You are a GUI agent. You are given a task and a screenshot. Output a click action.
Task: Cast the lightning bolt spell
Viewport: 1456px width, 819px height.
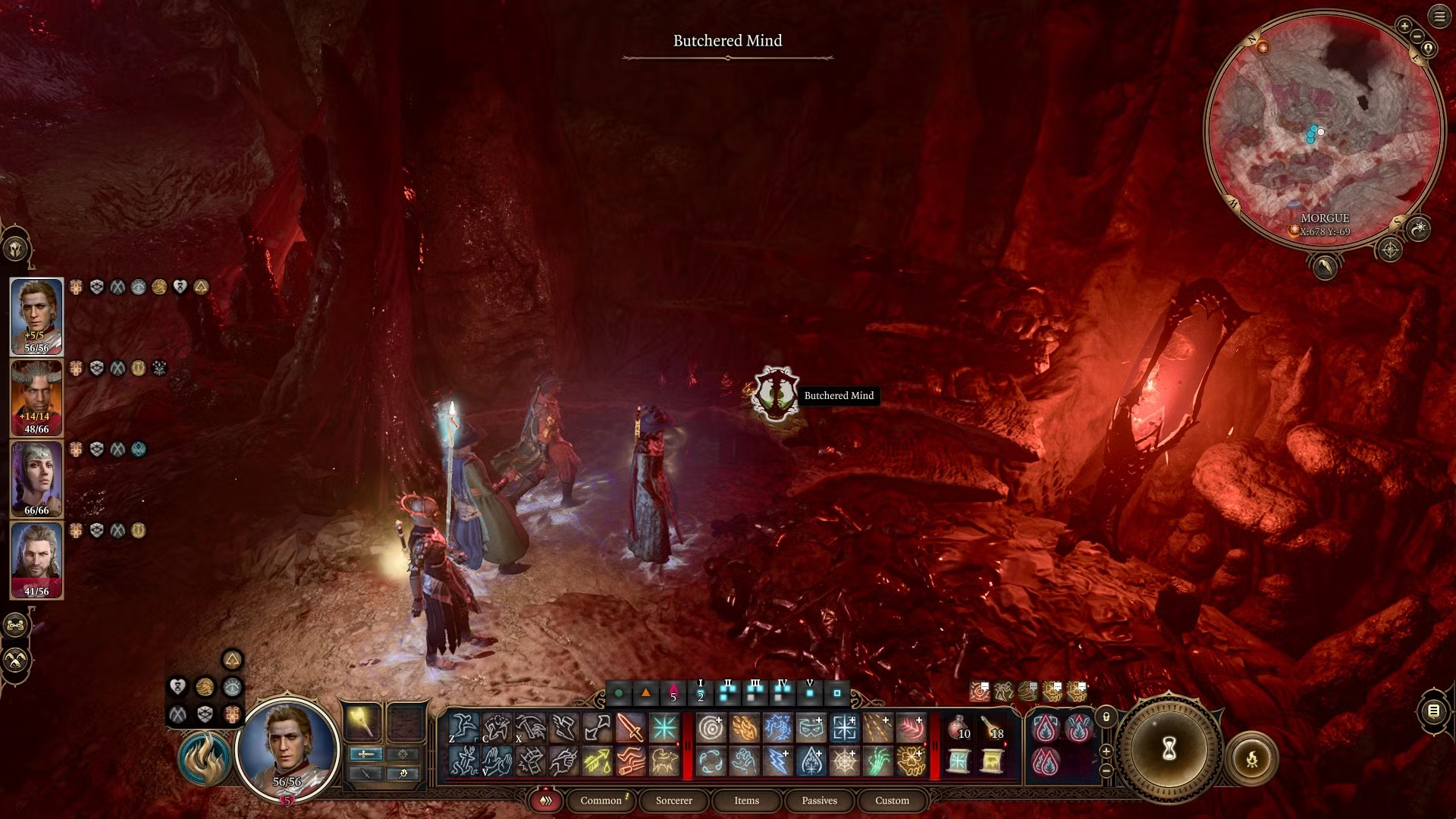click(x=778, y=761)
